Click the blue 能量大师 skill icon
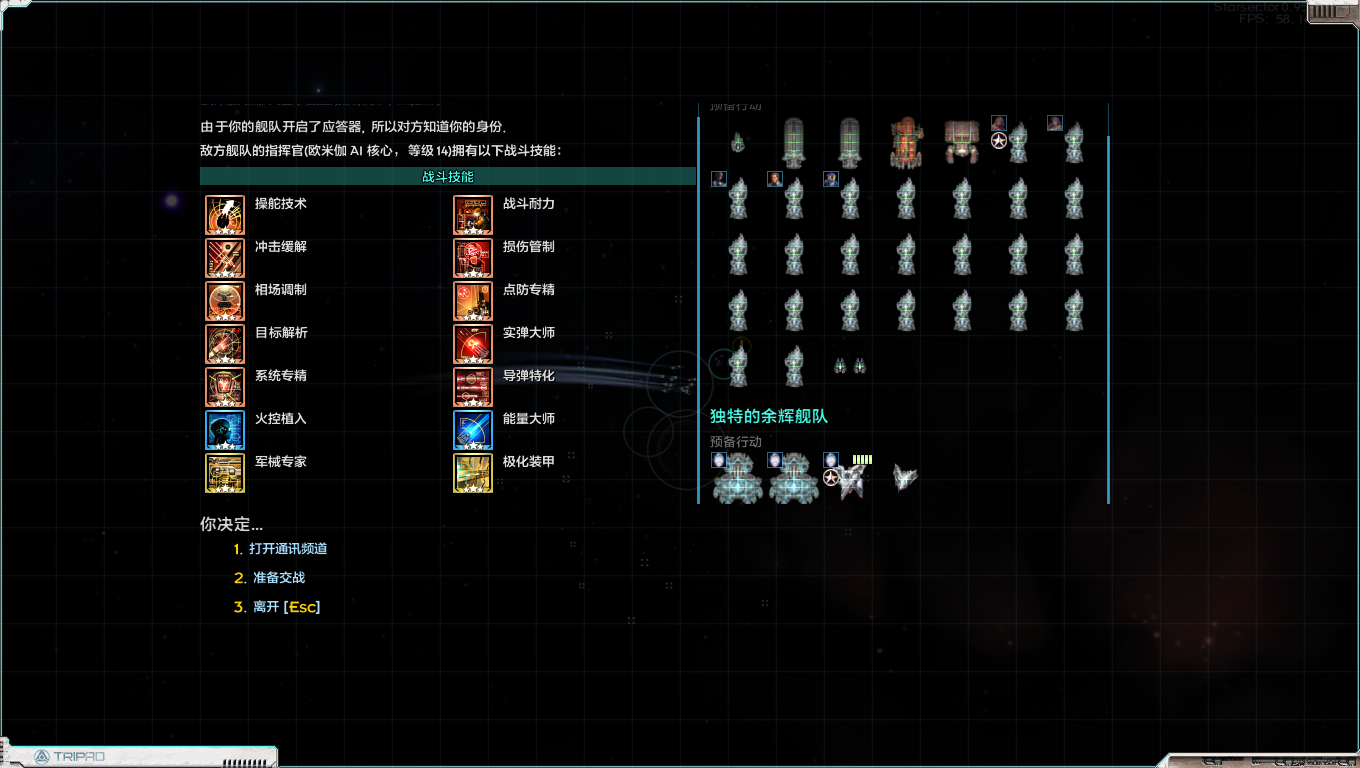Image resolution: width=1360 pixels, height=768 pixels. (x=473, y=430)
